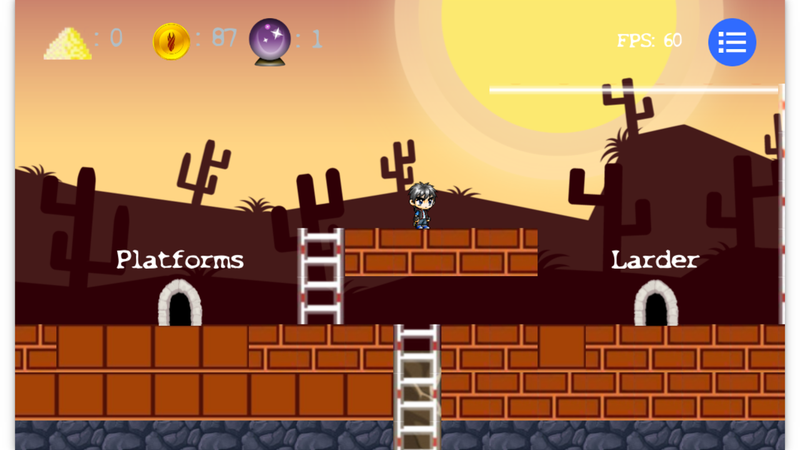The height and width of the screenshot is (450, 800).
Task: Open the blue list menu button
Action: click(732, 42)
